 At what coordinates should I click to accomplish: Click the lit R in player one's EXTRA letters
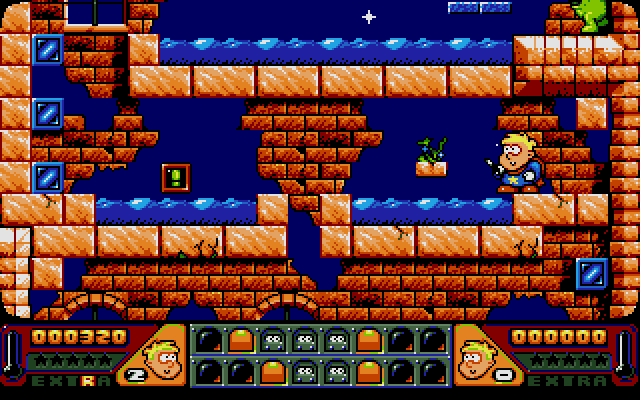coord(89,381)
